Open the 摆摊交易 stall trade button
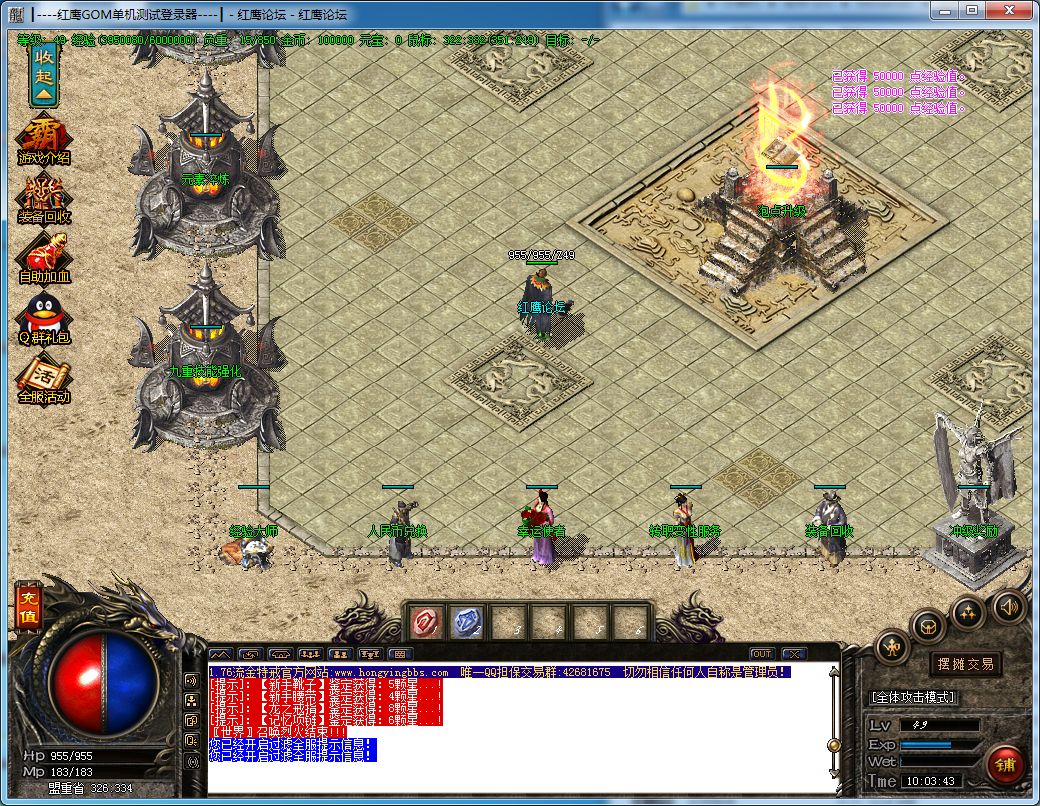The height and width of the screenshot is (806, 1040). (965, 665)
